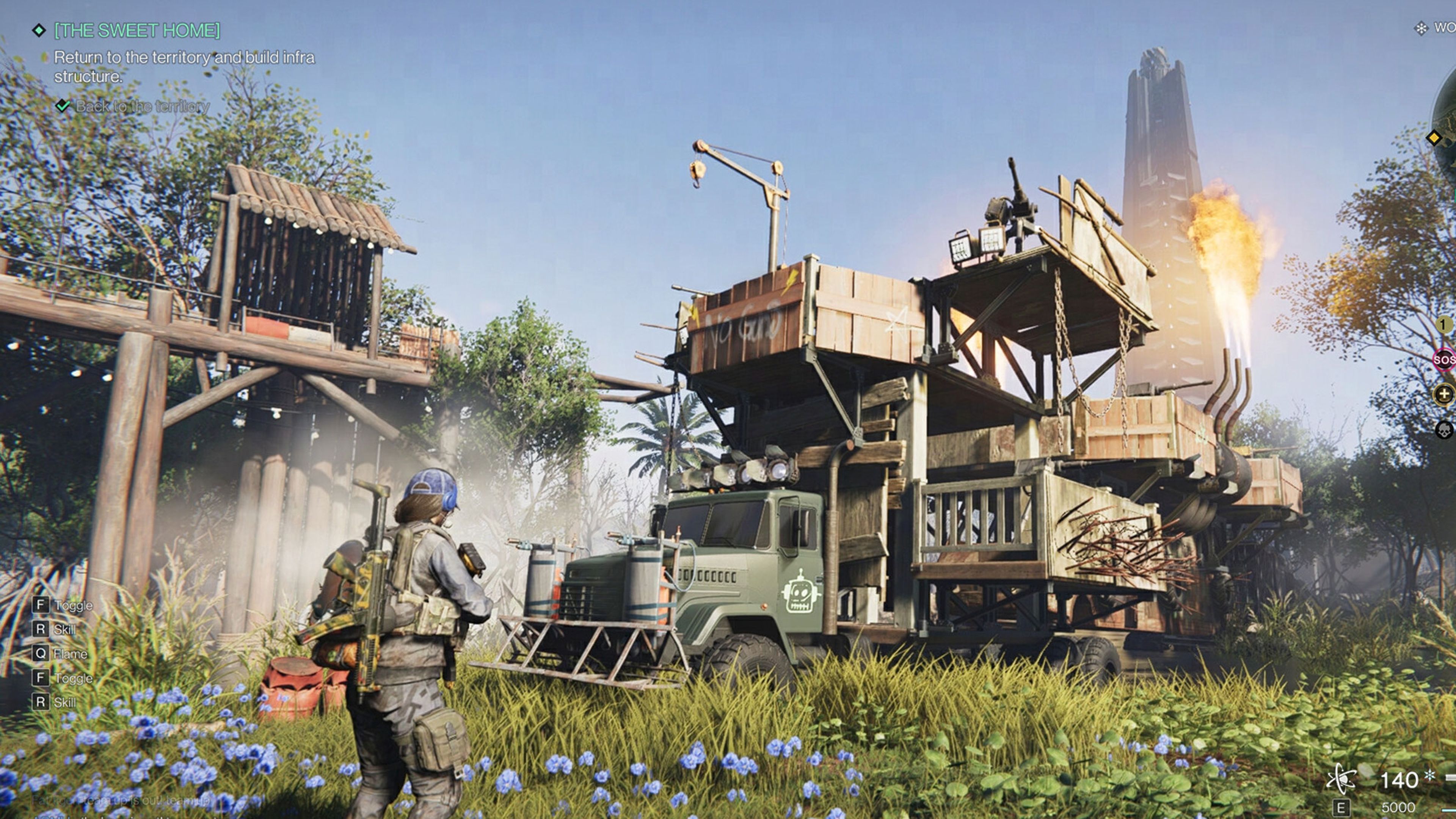Click the gold plus icon button

coord(1444,394)
